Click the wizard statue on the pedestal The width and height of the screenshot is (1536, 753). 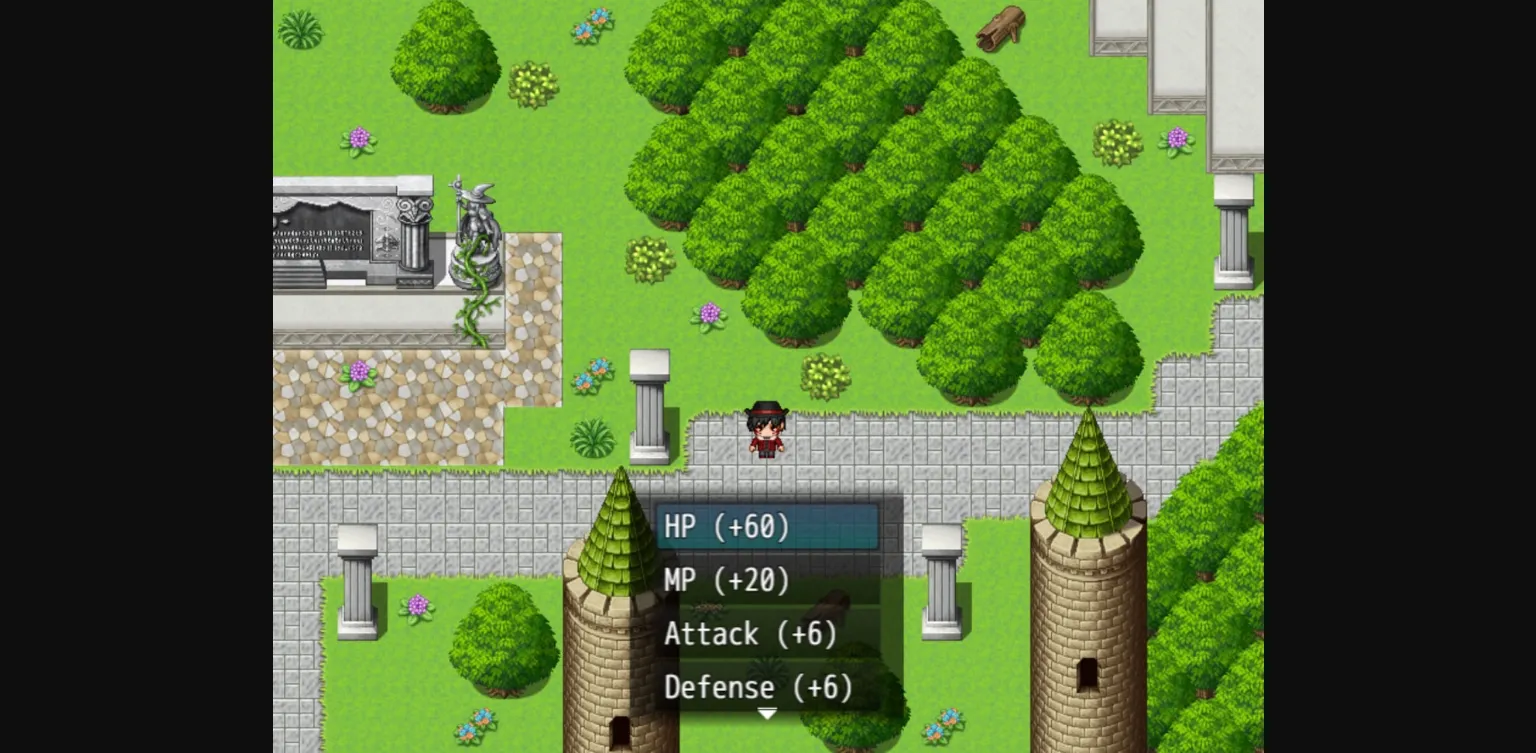tap(477, 215)
